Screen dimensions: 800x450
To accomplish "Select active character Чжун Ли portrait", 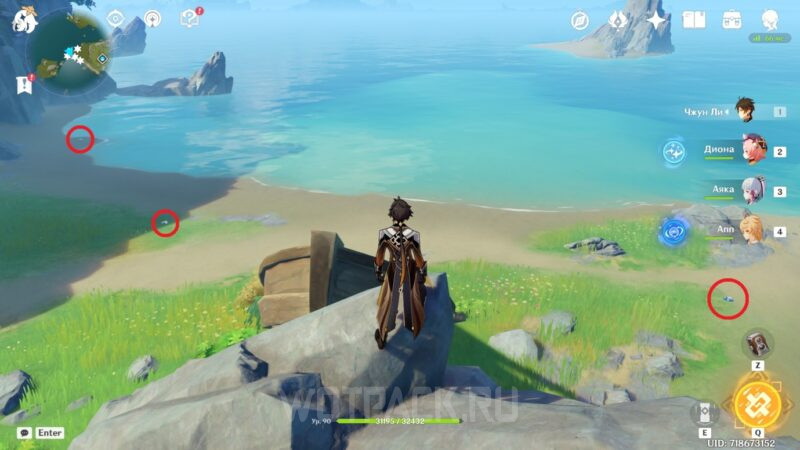I will pyautogui.click(x=745, y=111).
